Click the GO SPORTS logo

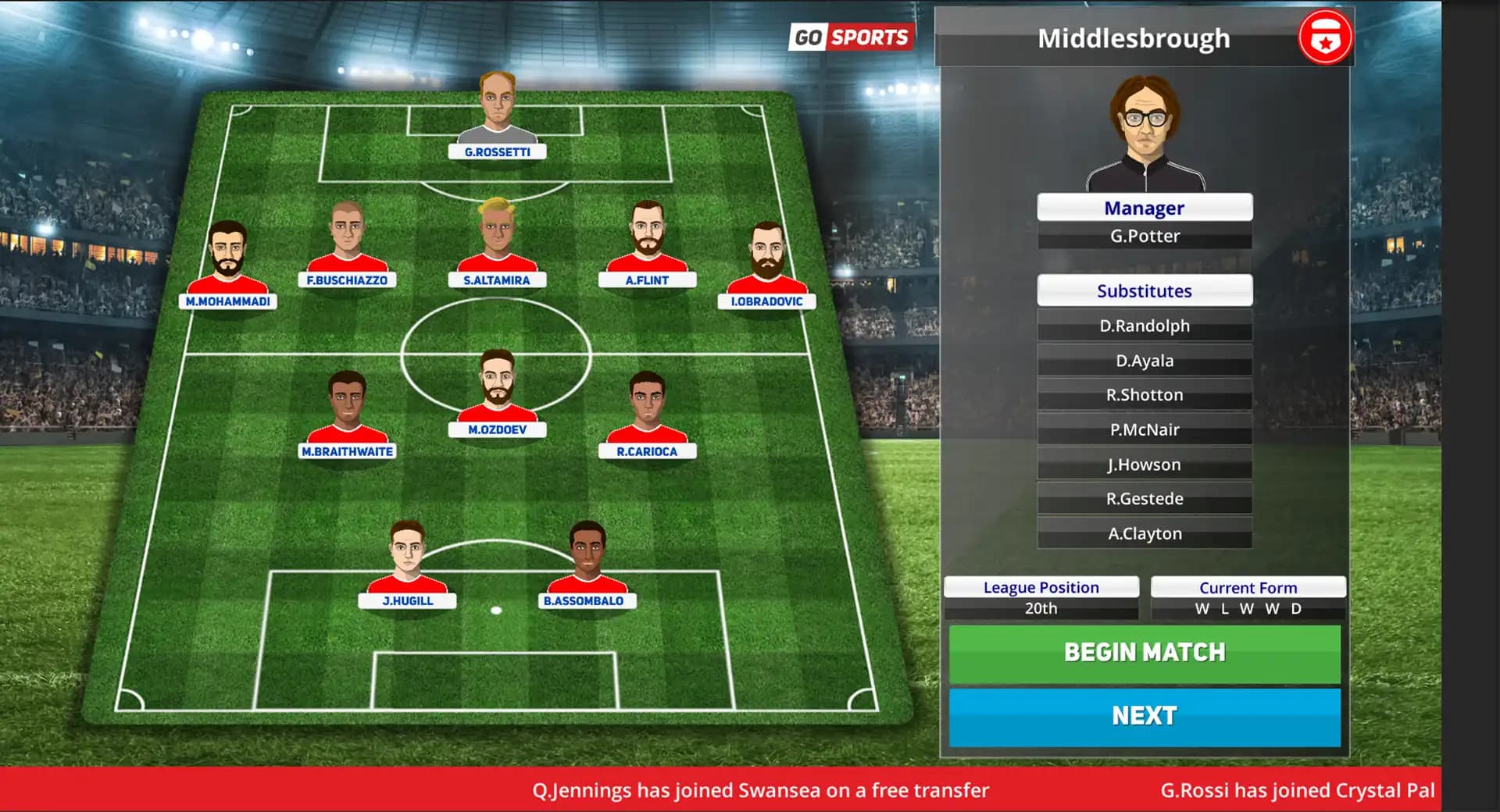pyautogui.click(x=852, y=37)
